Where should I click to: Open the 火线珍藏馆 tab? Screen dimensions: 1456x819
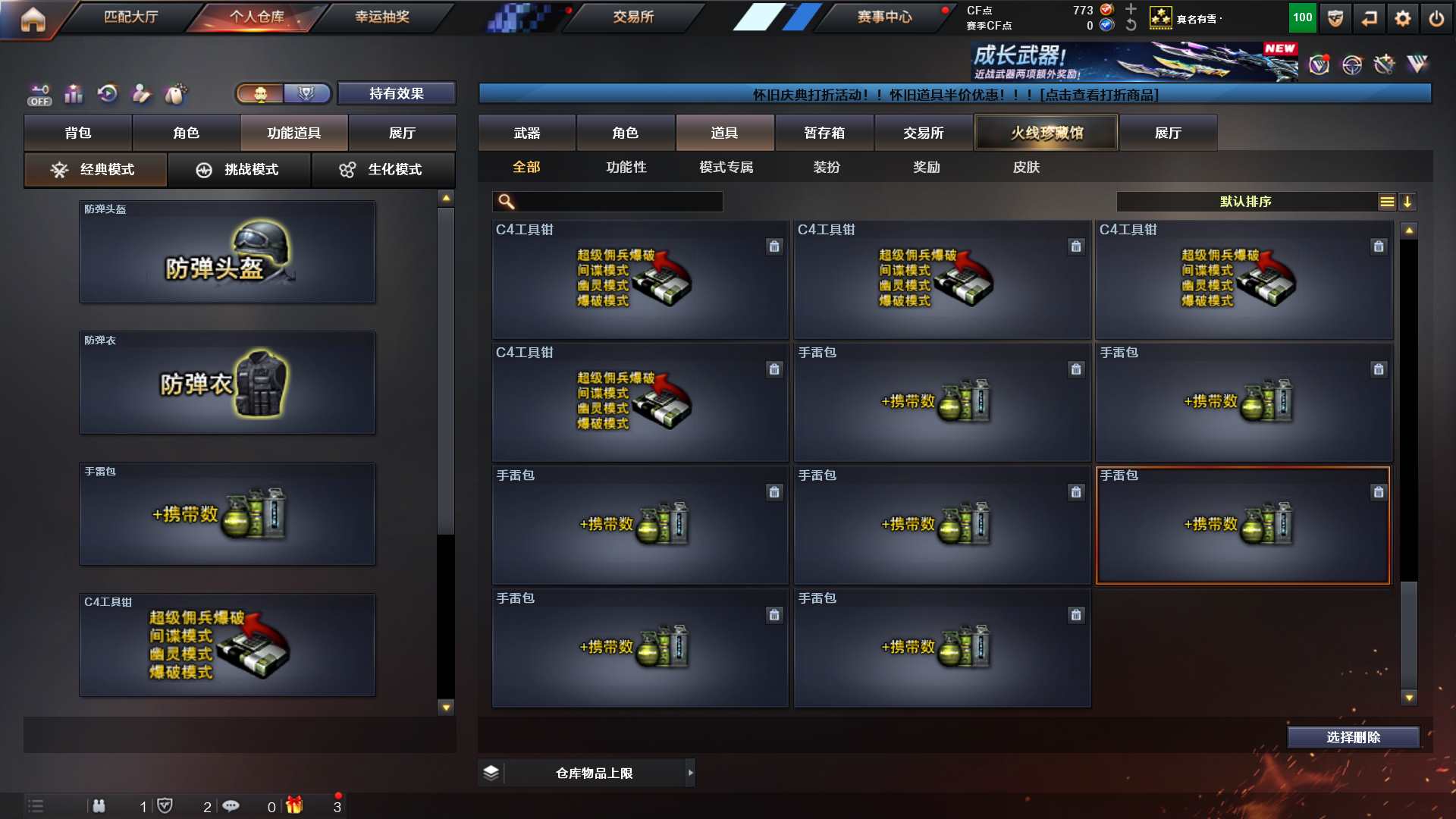pos(1046,133)
